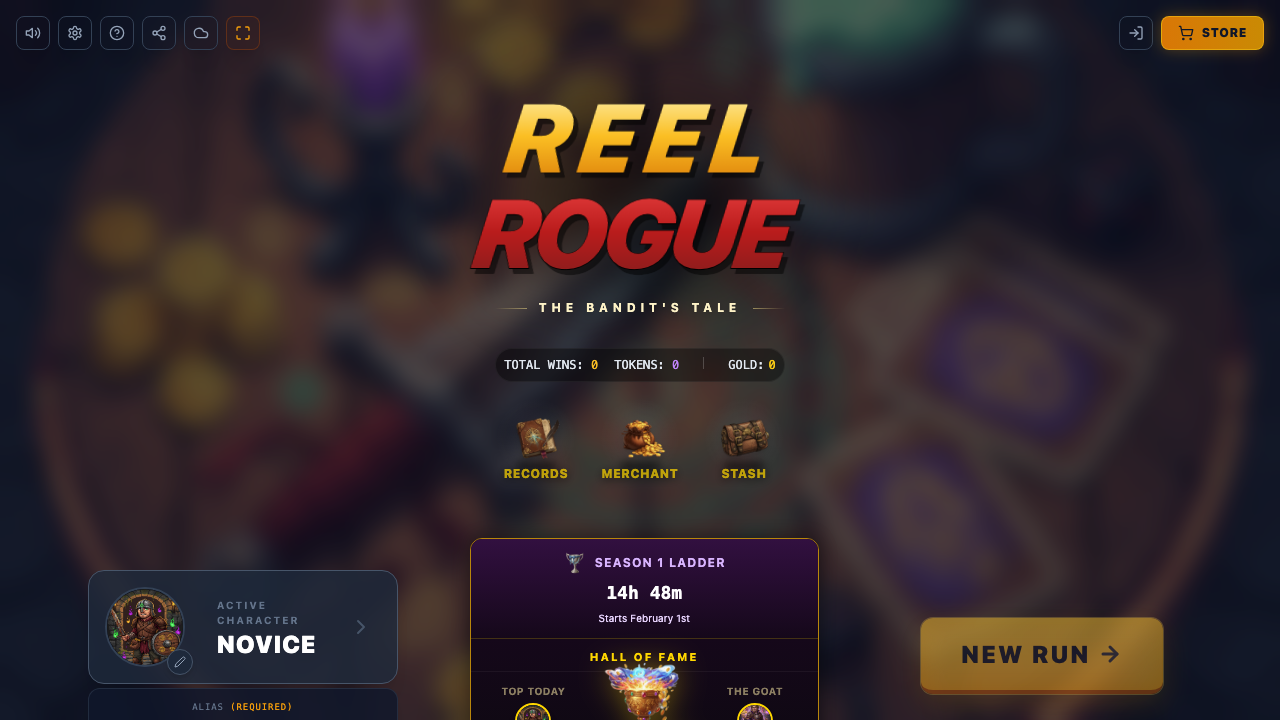Open the settings gear menu
Image resolution: width=1280 pixels, height=720 pixels.
(x=74, y=32)
